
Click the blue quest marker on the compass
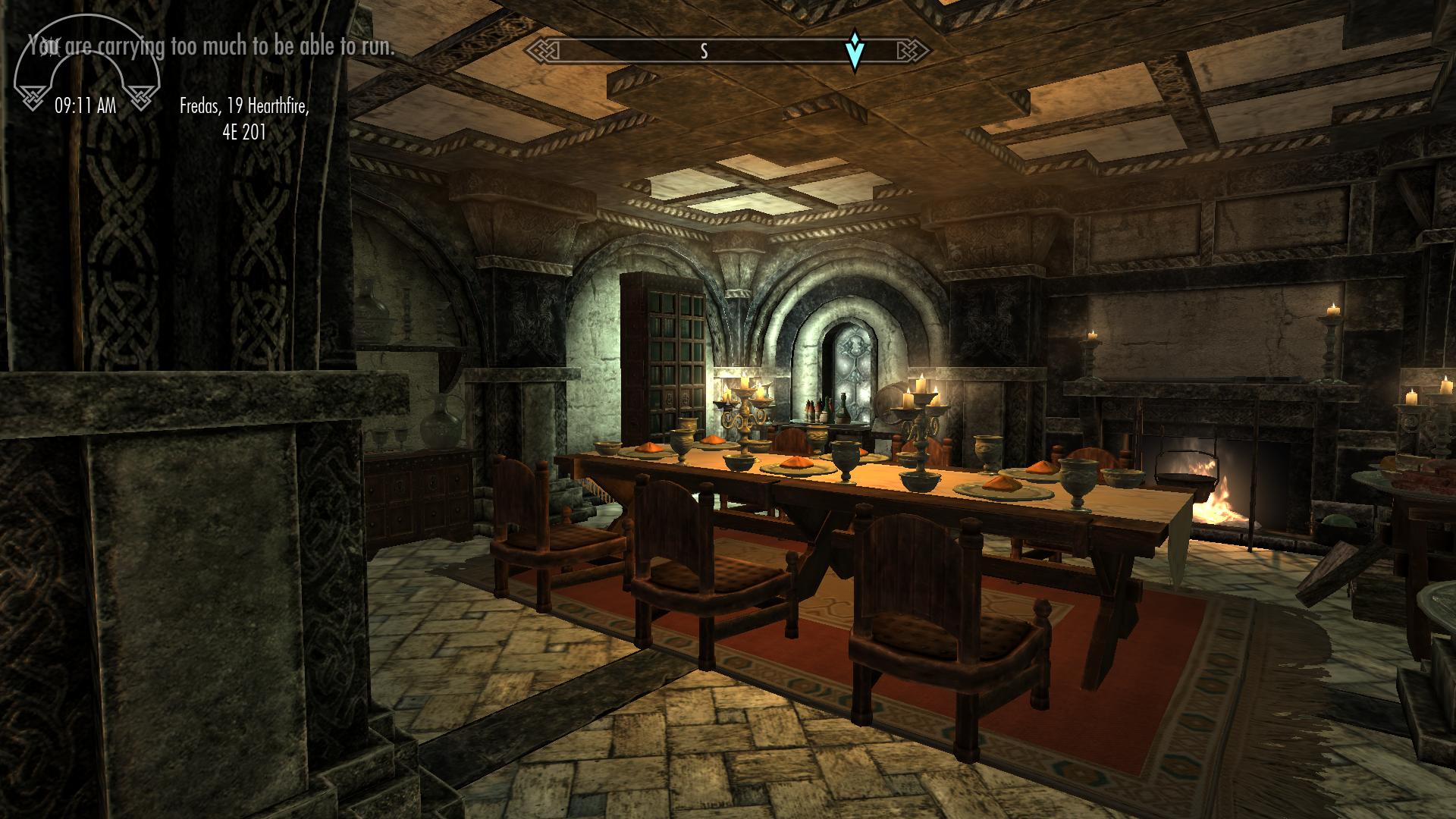[x=855, y=50]
